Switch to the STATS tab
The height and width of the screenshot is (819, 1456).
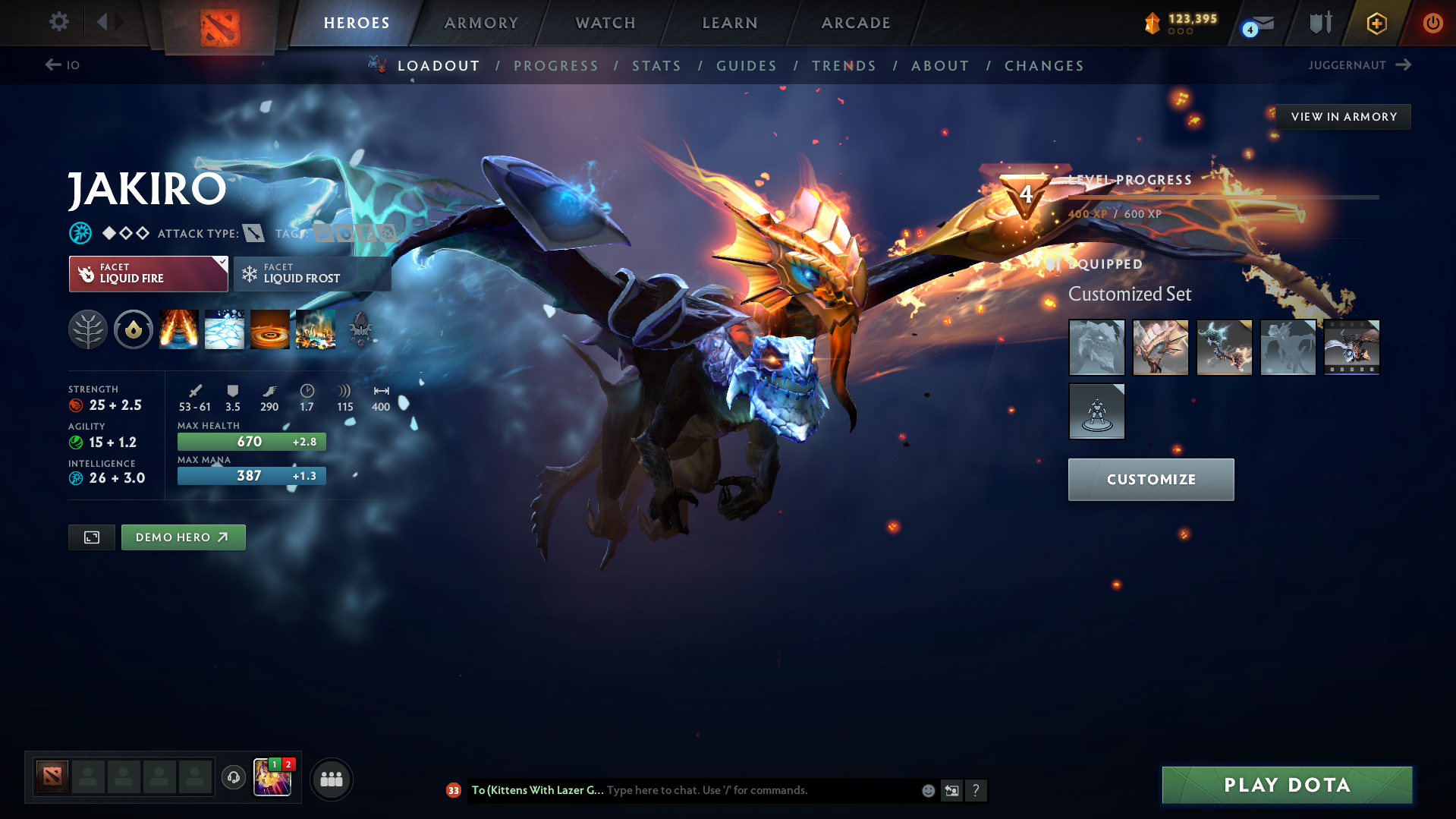tap(656, 65)
